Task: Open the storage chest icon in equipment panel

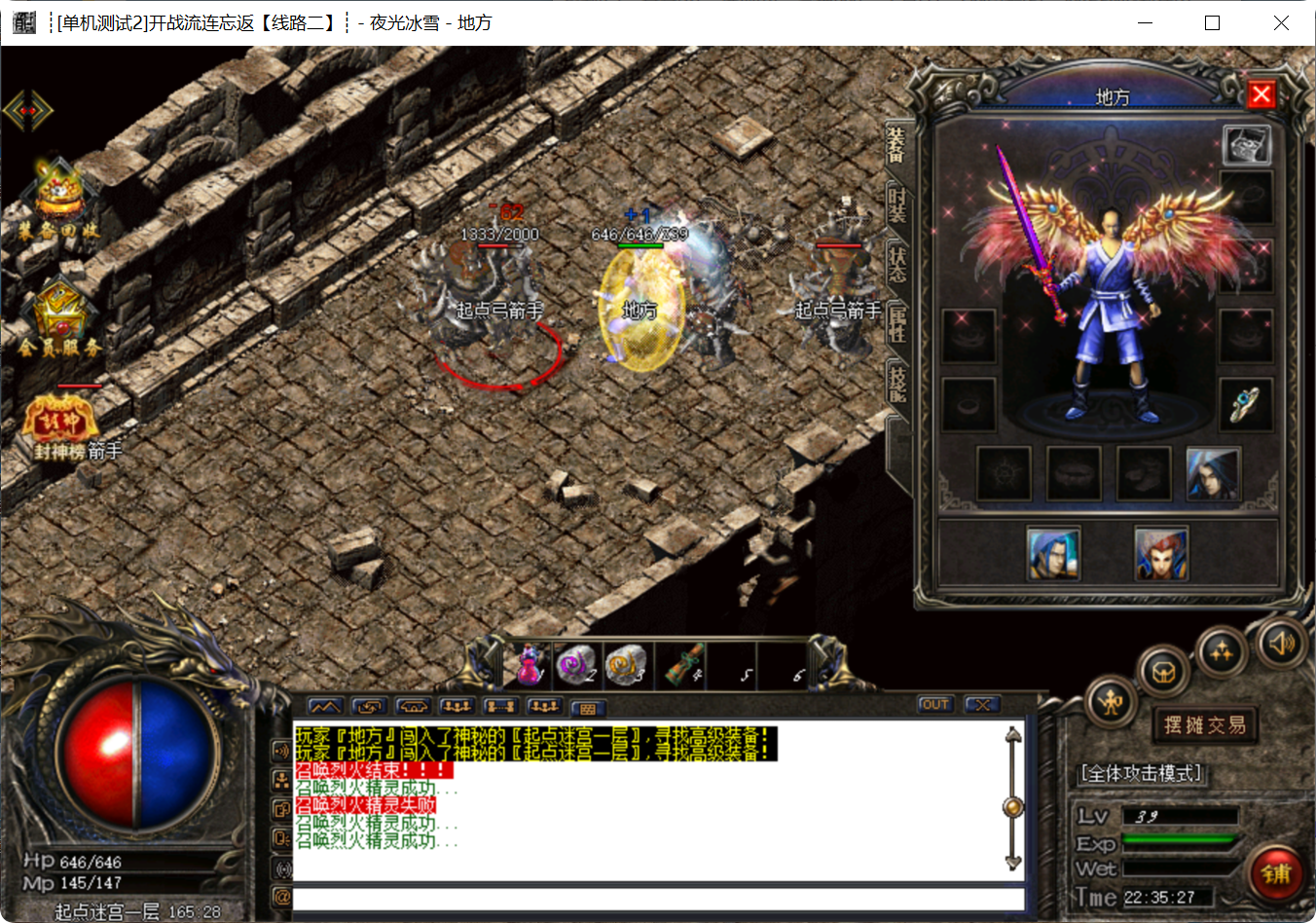Action: (1248, 142)
